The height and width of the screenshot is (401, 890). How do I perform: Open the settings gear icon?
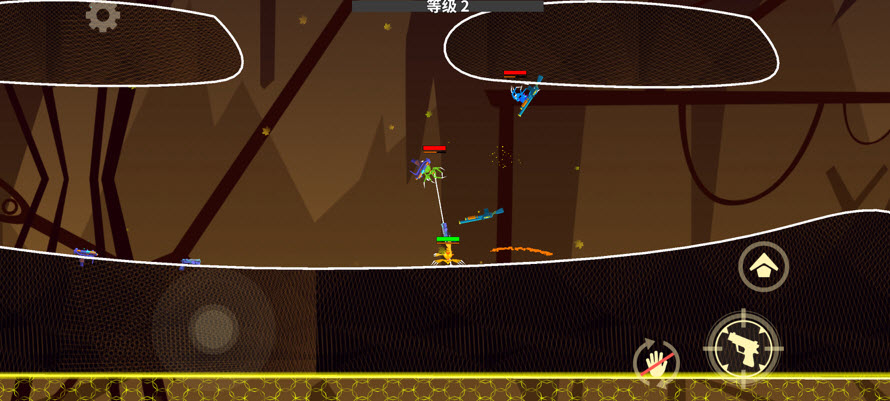[102, 14]
